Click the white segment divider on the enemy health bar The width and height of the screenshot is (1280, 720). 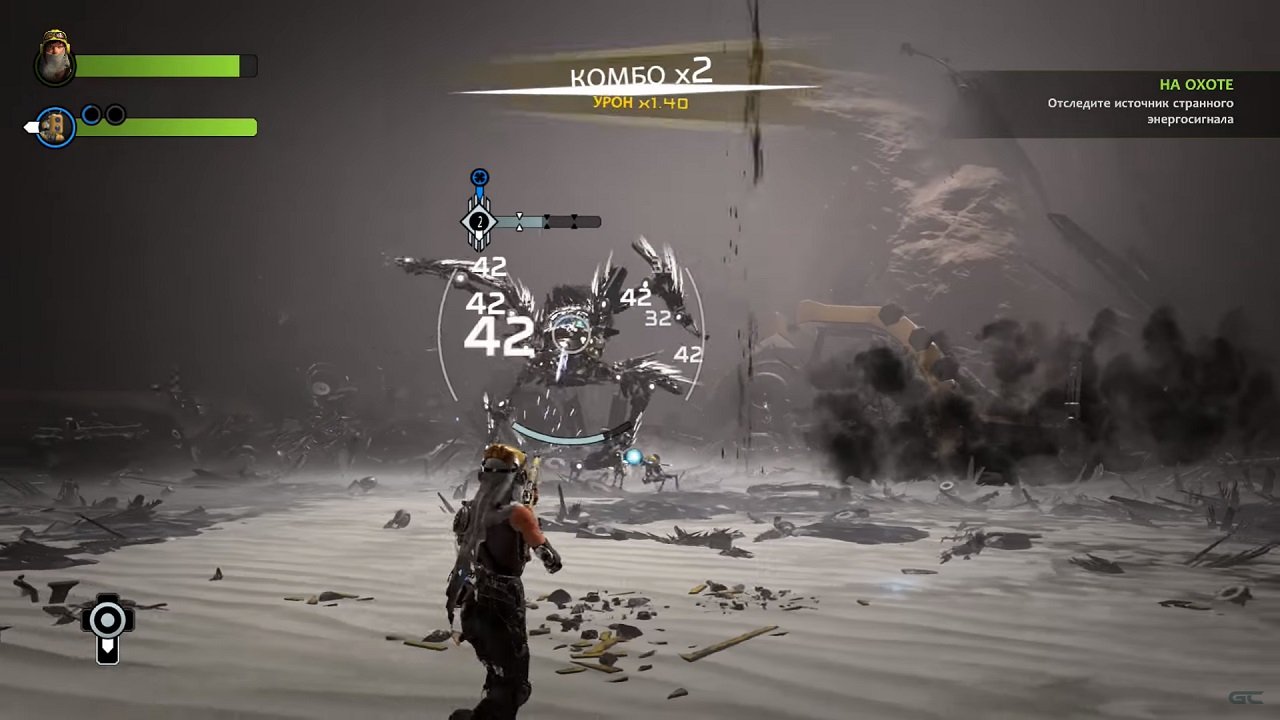[x=520, y=220]
